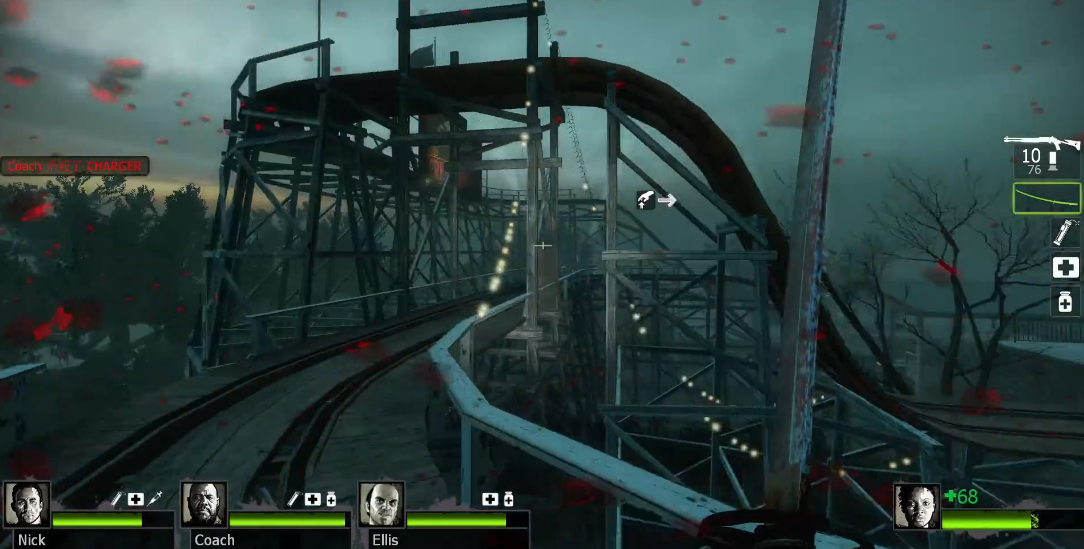Screen dimensions: 1084x549
Task: Click your own character portrait
Action: (x=916, y=506)
